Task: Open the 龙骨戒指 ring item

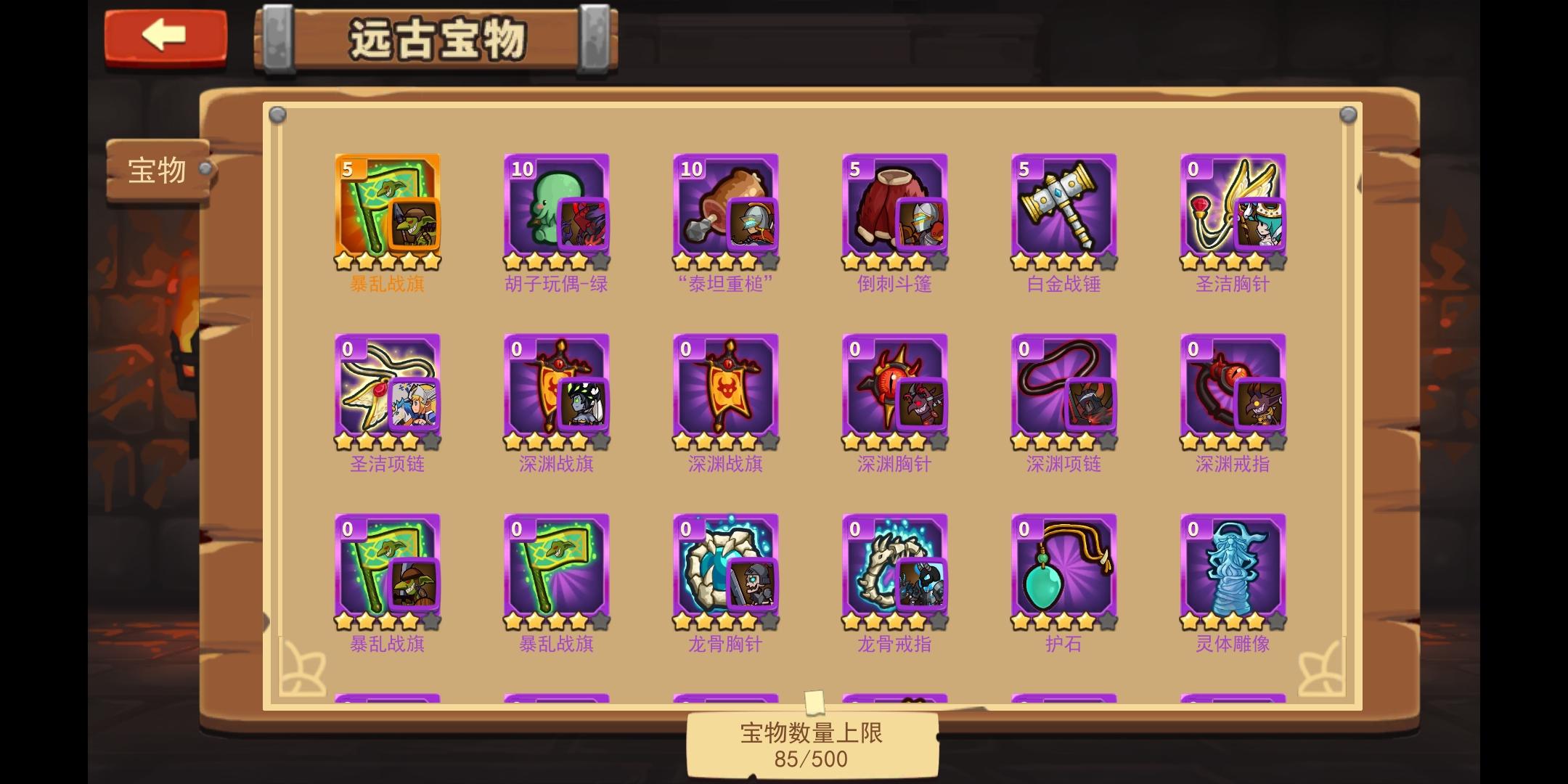Action: pos(895,570)
